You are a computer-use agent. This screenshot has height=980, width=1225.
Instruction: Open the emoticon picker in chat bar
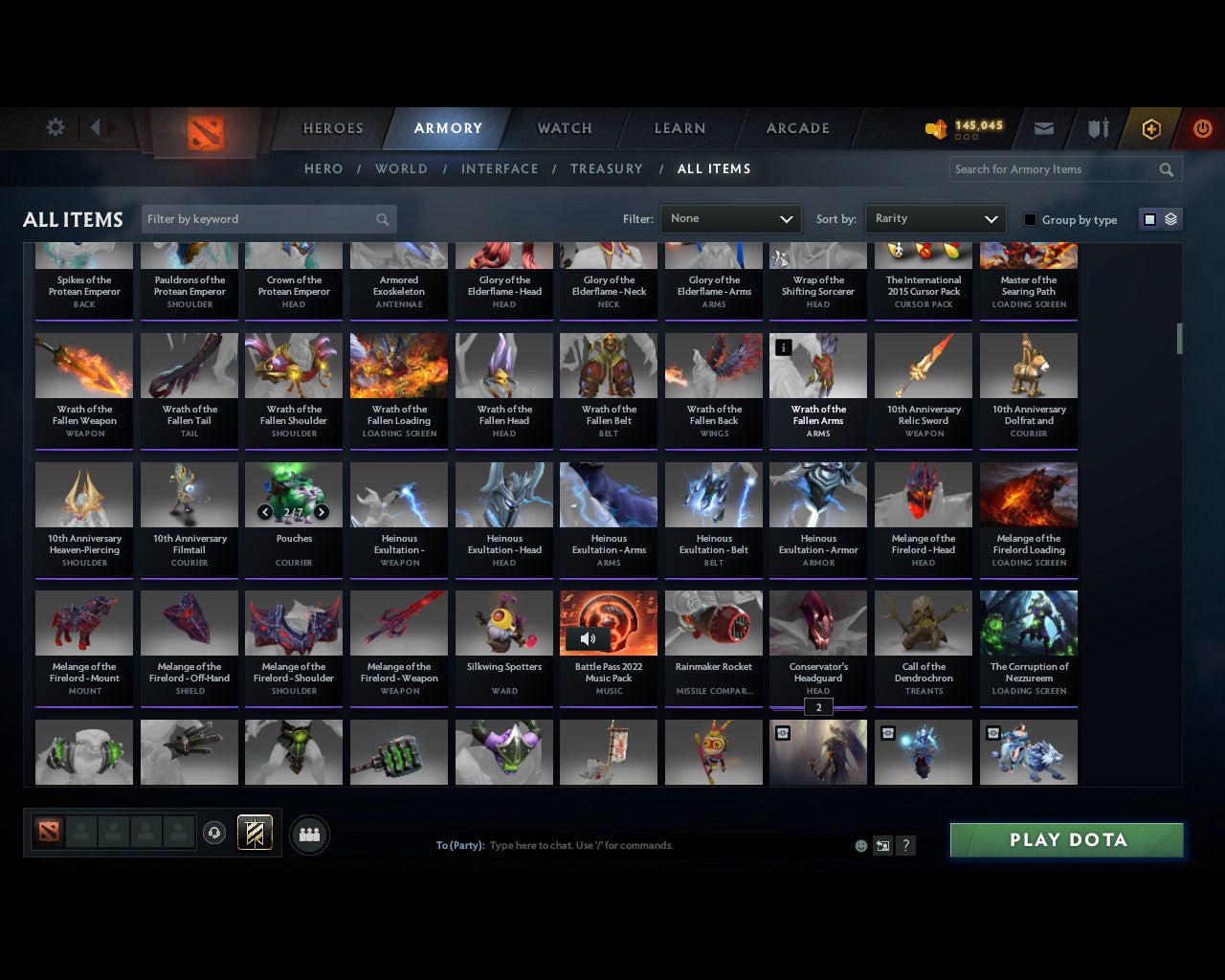point(860,846)
